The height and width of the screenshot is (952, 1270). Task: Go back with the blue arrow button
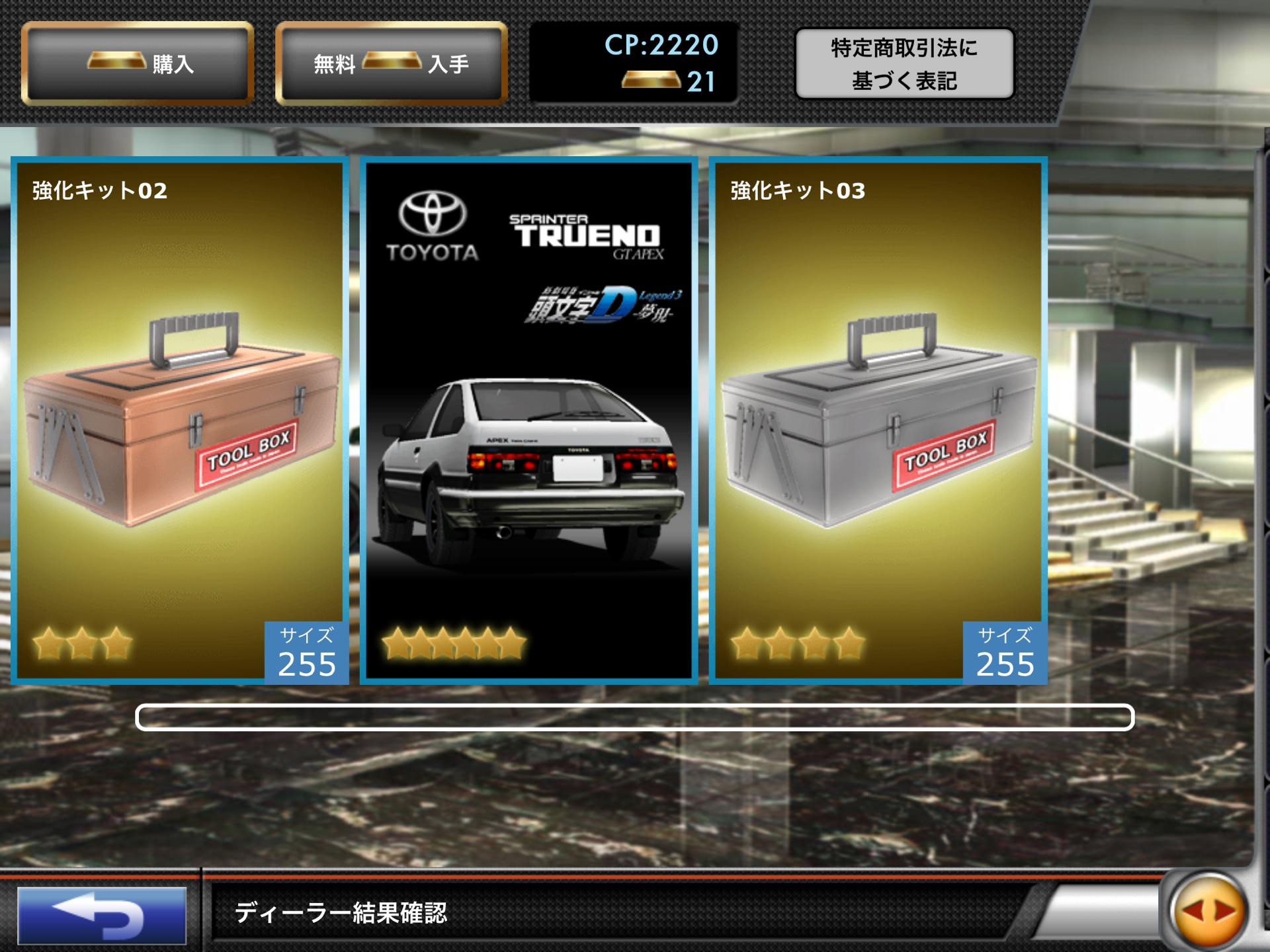tap(102, 915)
